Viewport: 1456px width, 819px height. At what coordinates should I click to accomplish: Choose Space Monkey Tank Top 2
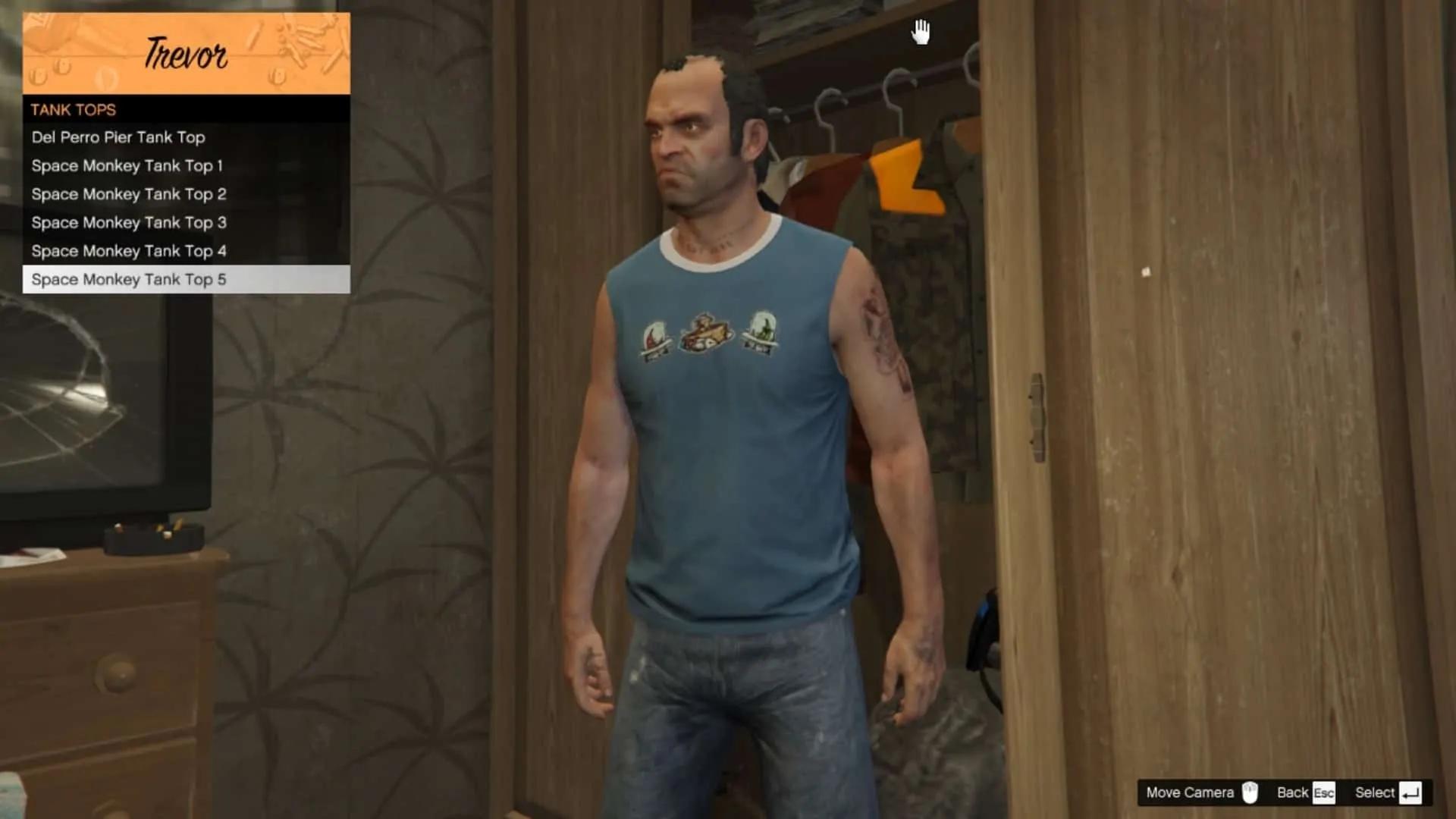click(127, 194)
